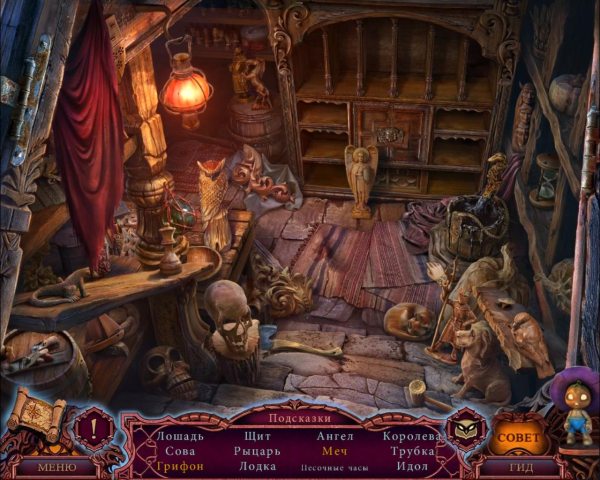Image resolution: width=600 pixels, height=480 pixels.
Task: Select the Подсказки panel header
Action: tap(299, 418)
